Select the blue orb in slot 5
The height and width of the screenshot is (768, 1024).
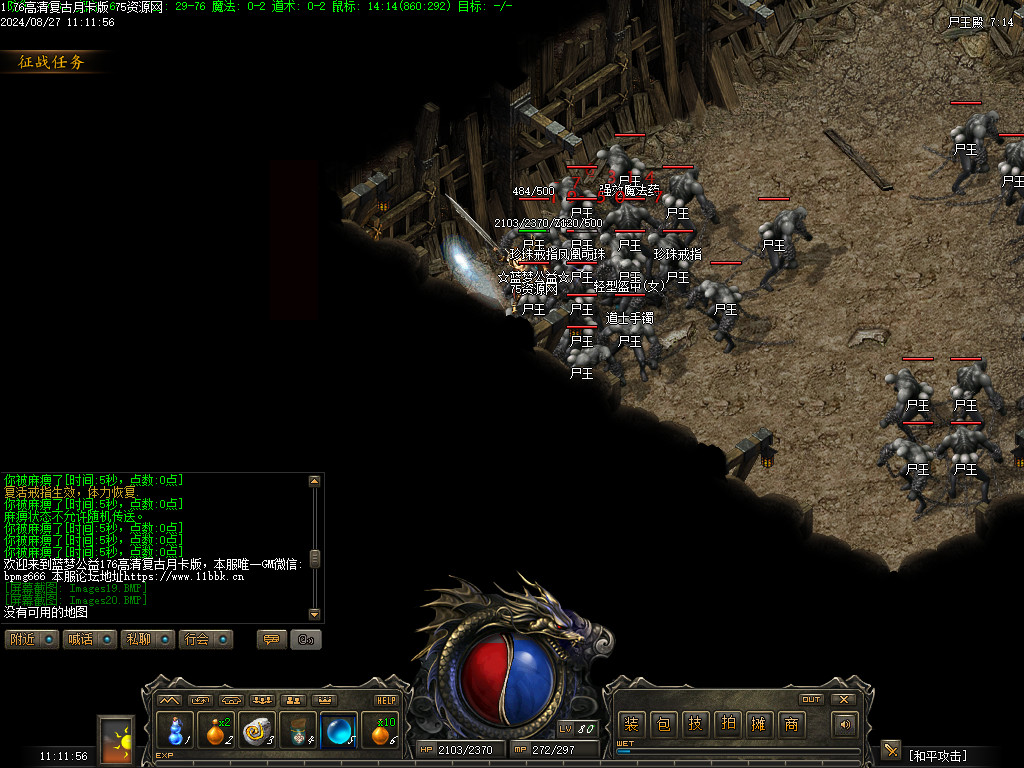coord(339,732)
